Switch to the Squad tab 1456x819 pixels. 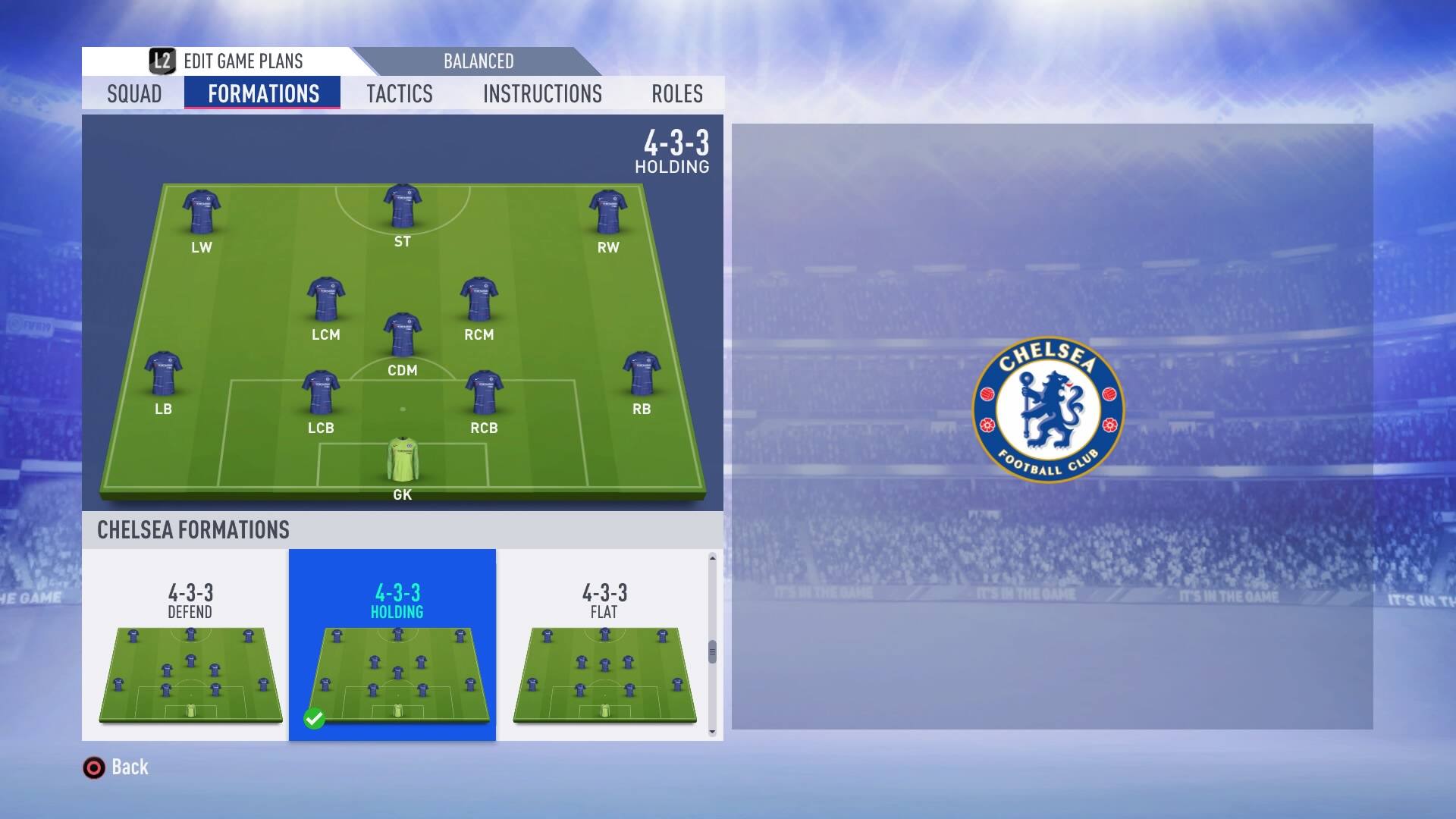coord(134,93)
